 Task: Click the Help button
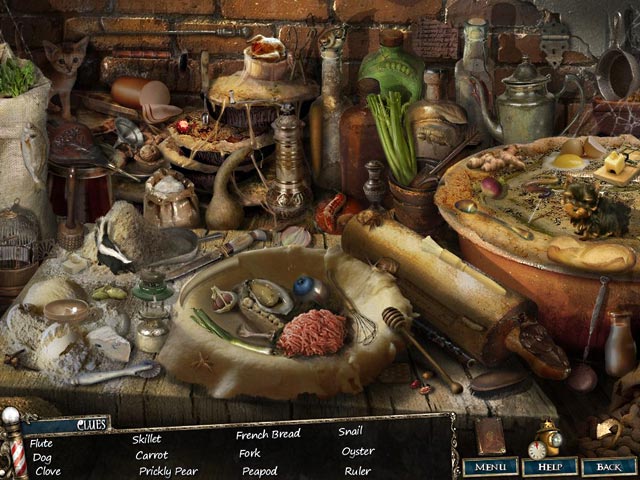[549, 466]
